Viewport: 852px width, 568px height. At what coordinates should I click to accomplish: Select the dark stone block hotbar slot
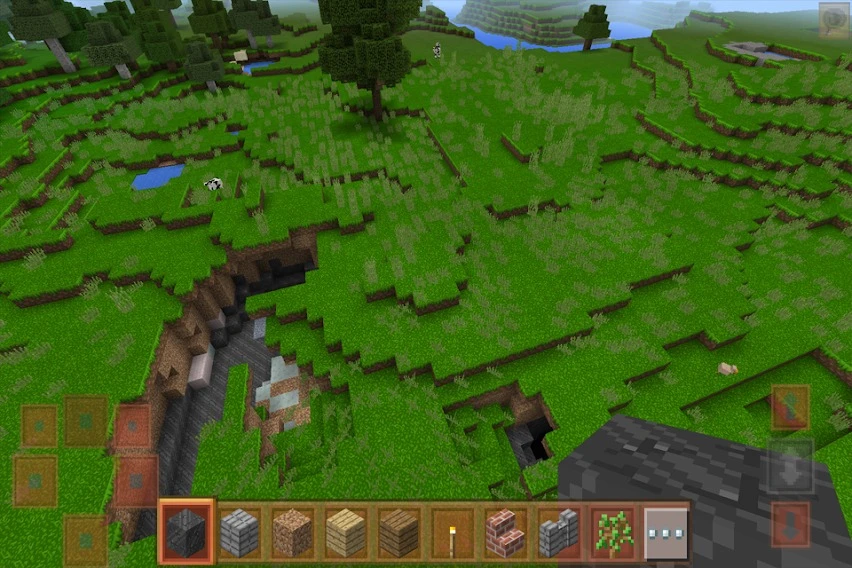pos(186,532)
